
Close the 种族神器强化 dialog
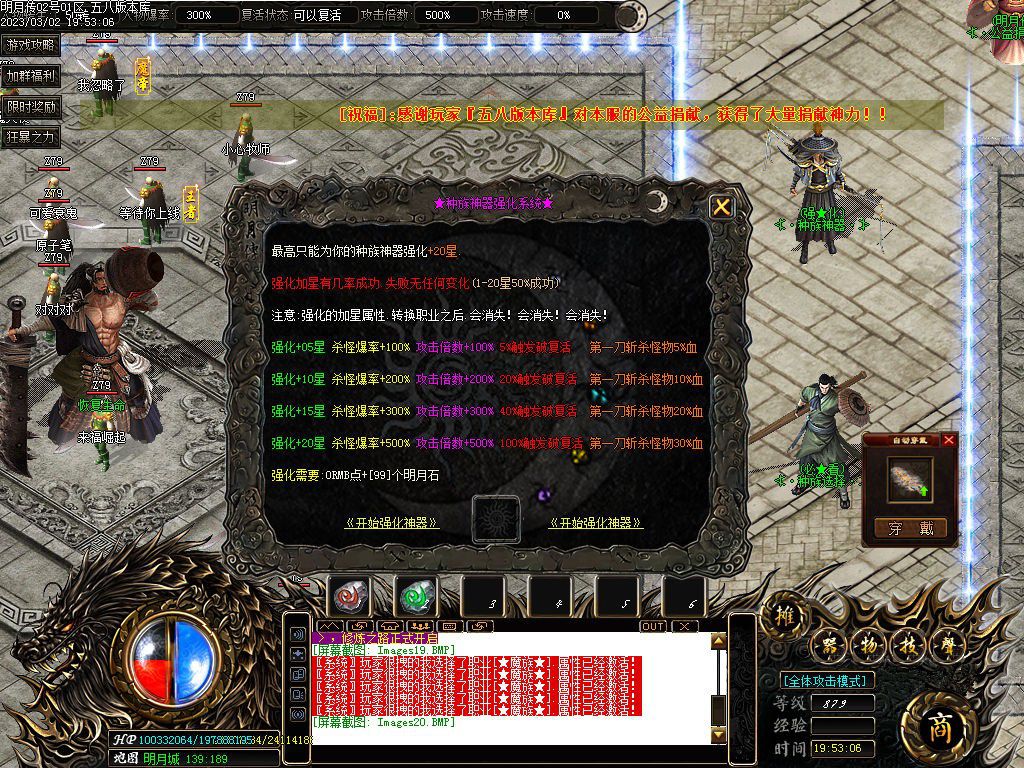click(x=721, y=207)
